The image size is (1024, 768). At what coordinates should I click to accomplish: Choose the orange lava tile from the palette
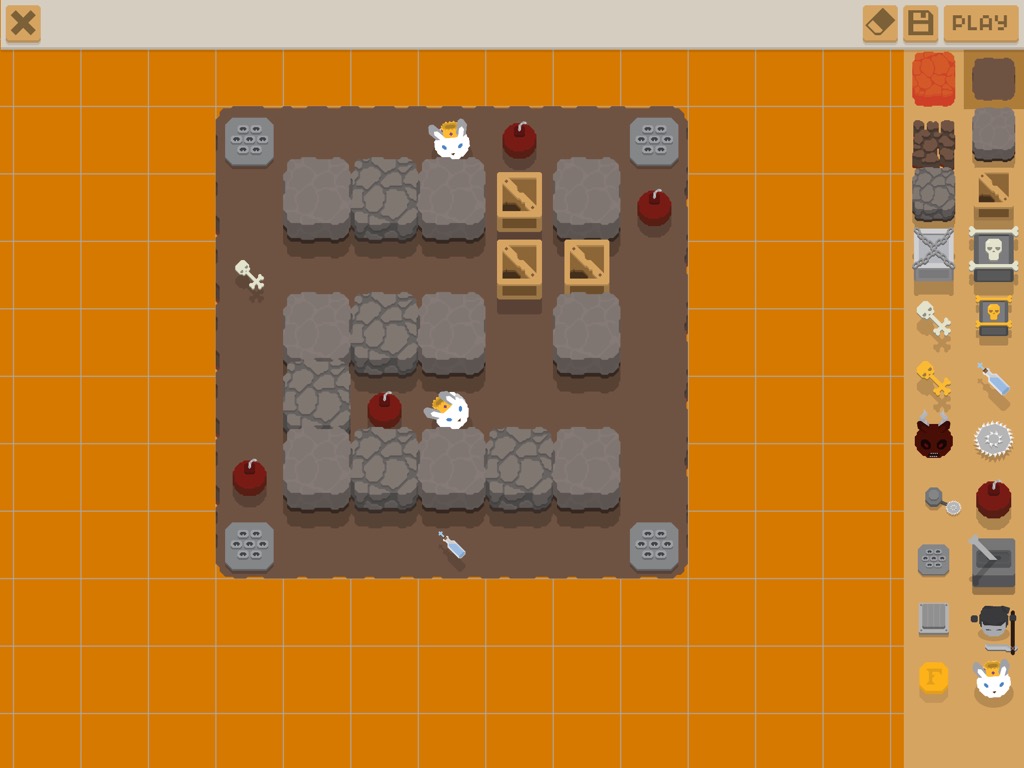pyautogui.click(x=933, y=79)
